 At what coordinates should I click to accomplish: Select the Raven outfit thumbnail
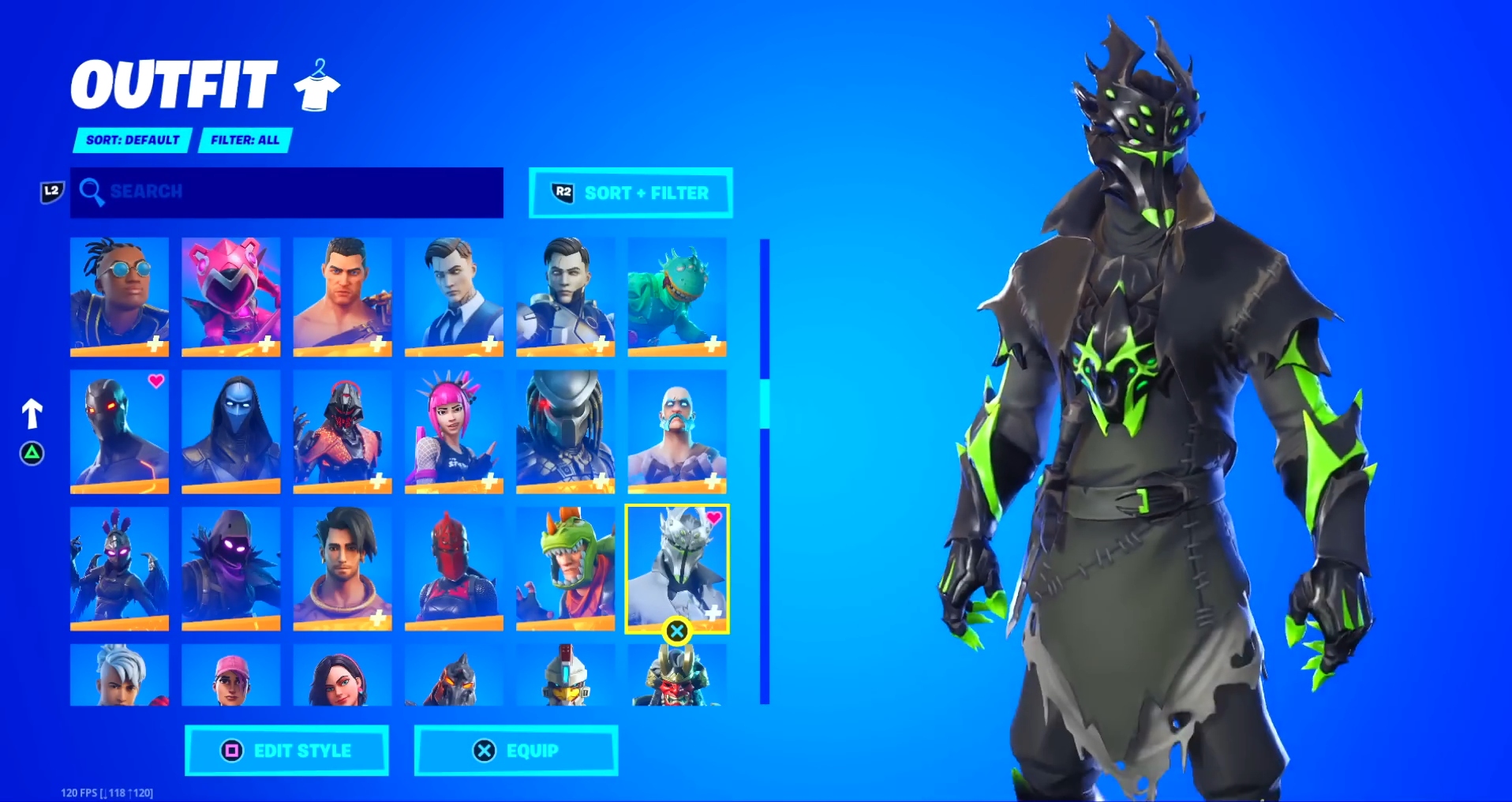coord(230,567)
